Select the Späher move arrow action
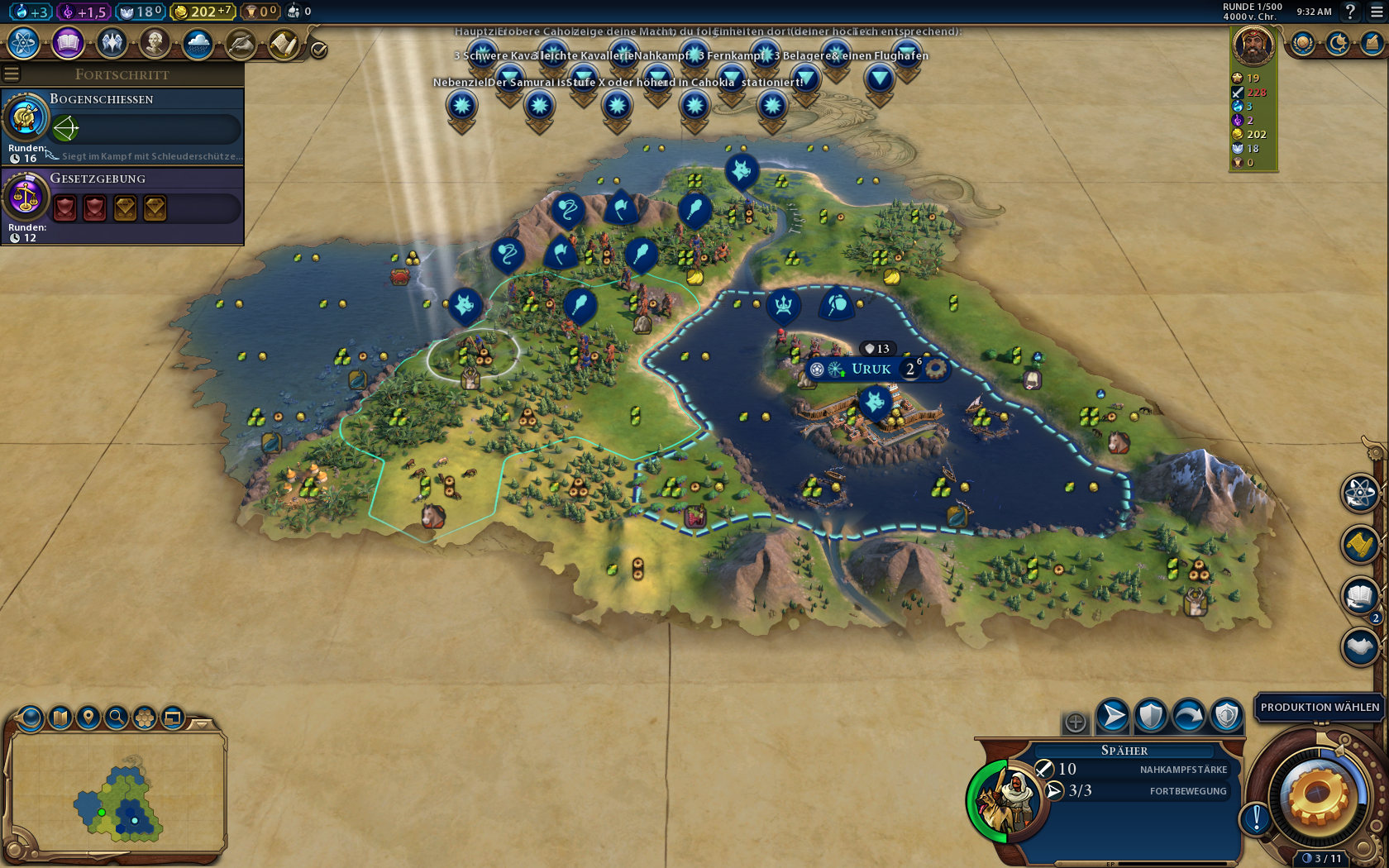Viewport: 1389px width, 868px height. (1113, 716)
